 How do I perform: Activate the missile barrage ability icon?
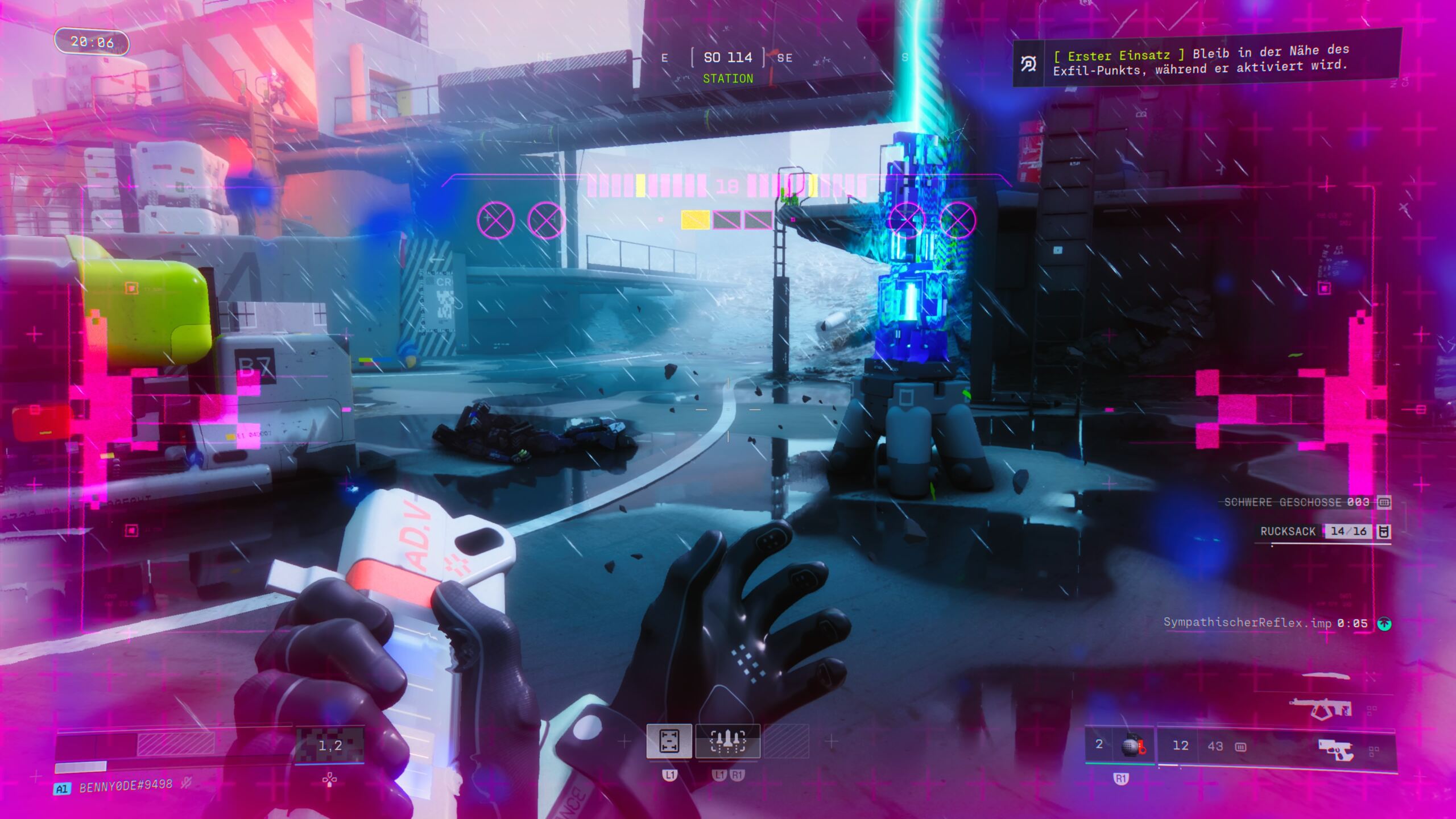[x=727, y=741]
